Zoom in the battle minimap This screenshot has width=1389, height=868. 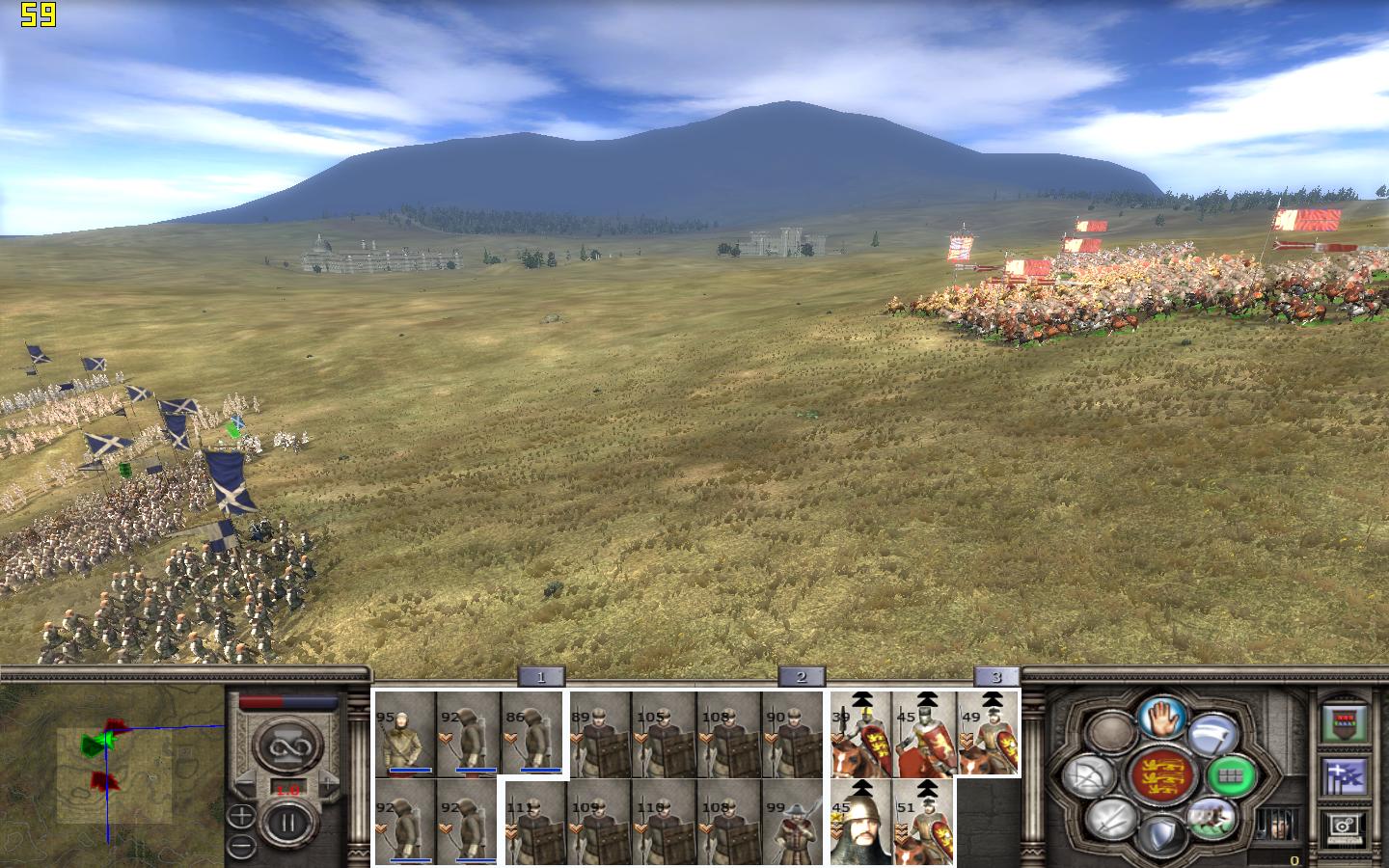tap(242, 817)
